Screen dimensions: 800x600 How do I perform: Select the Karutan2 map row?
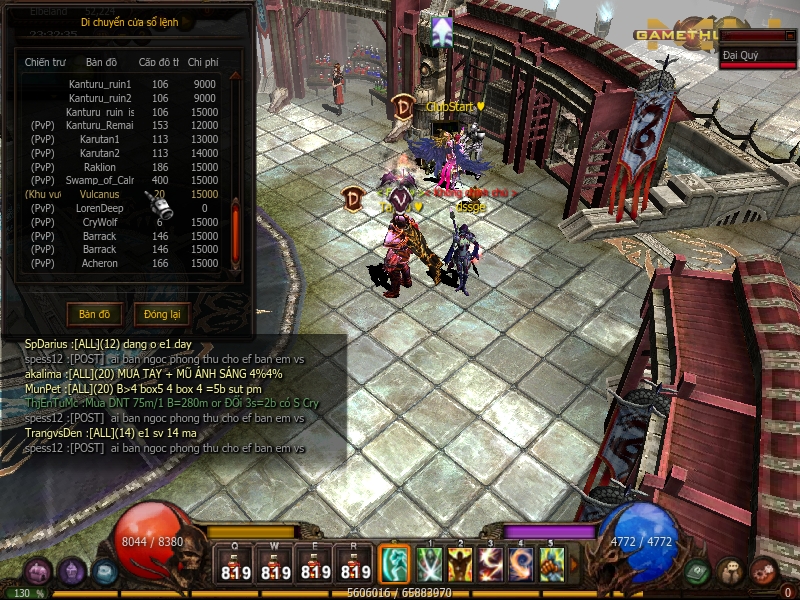[x=100, y=153]
